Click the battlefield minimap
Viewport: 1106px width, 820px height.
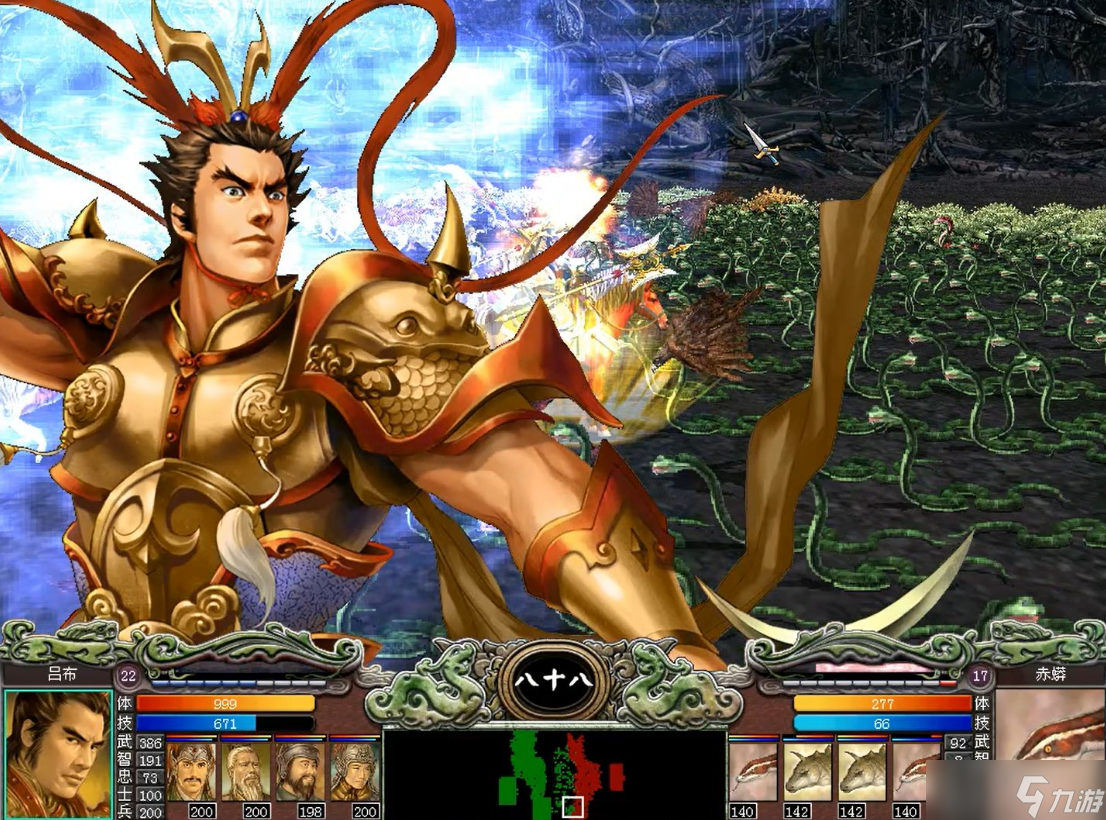[x=554, y=774]
